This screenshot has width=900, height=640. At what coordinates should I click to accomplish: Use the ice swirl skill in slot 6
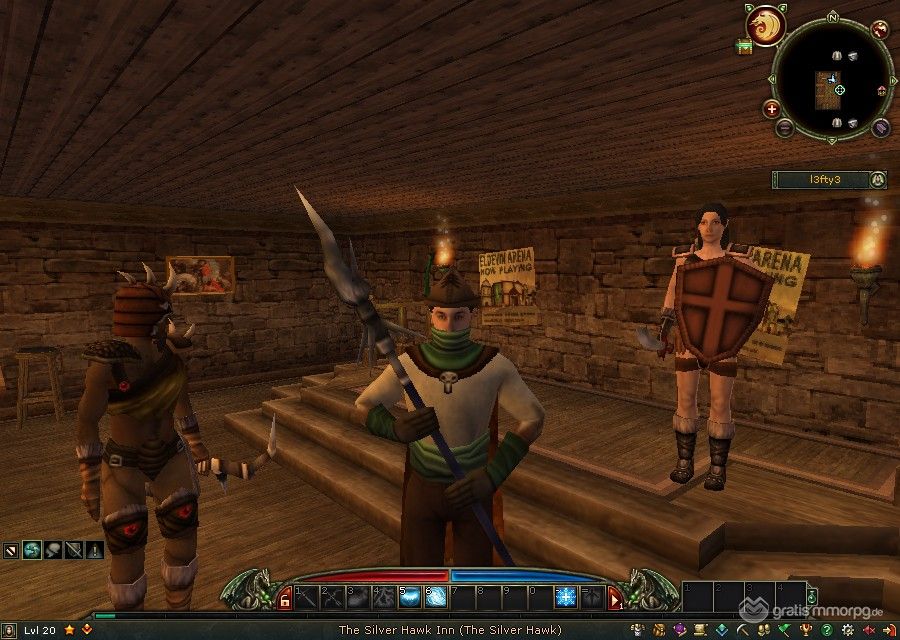coord(436,597)
